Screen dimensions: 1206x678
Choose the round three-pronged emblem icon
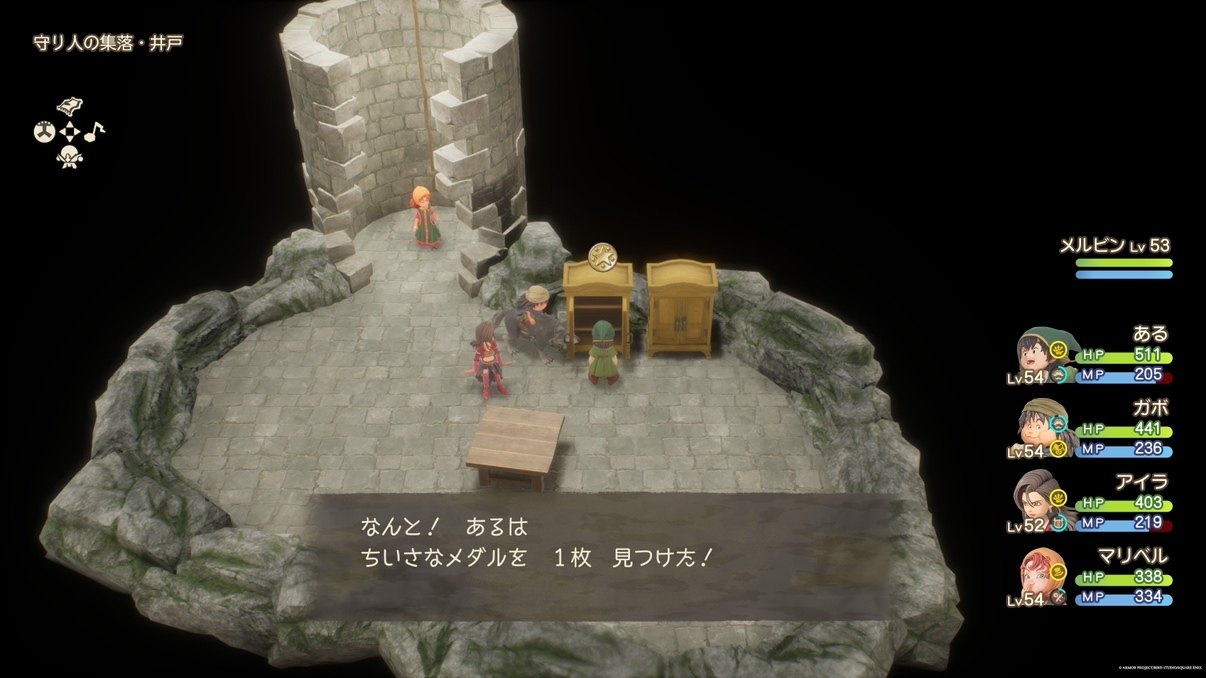point(45,131)
